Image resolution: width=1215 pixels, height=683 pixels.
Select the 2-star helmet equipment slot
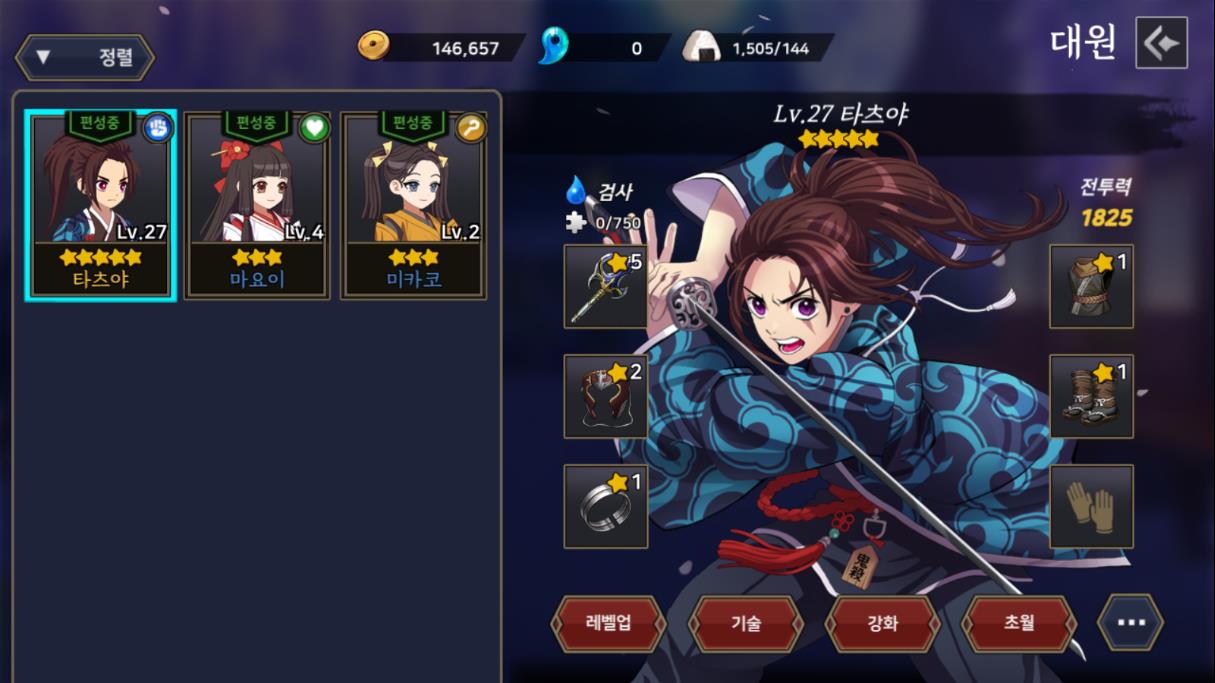pos(605,396)
